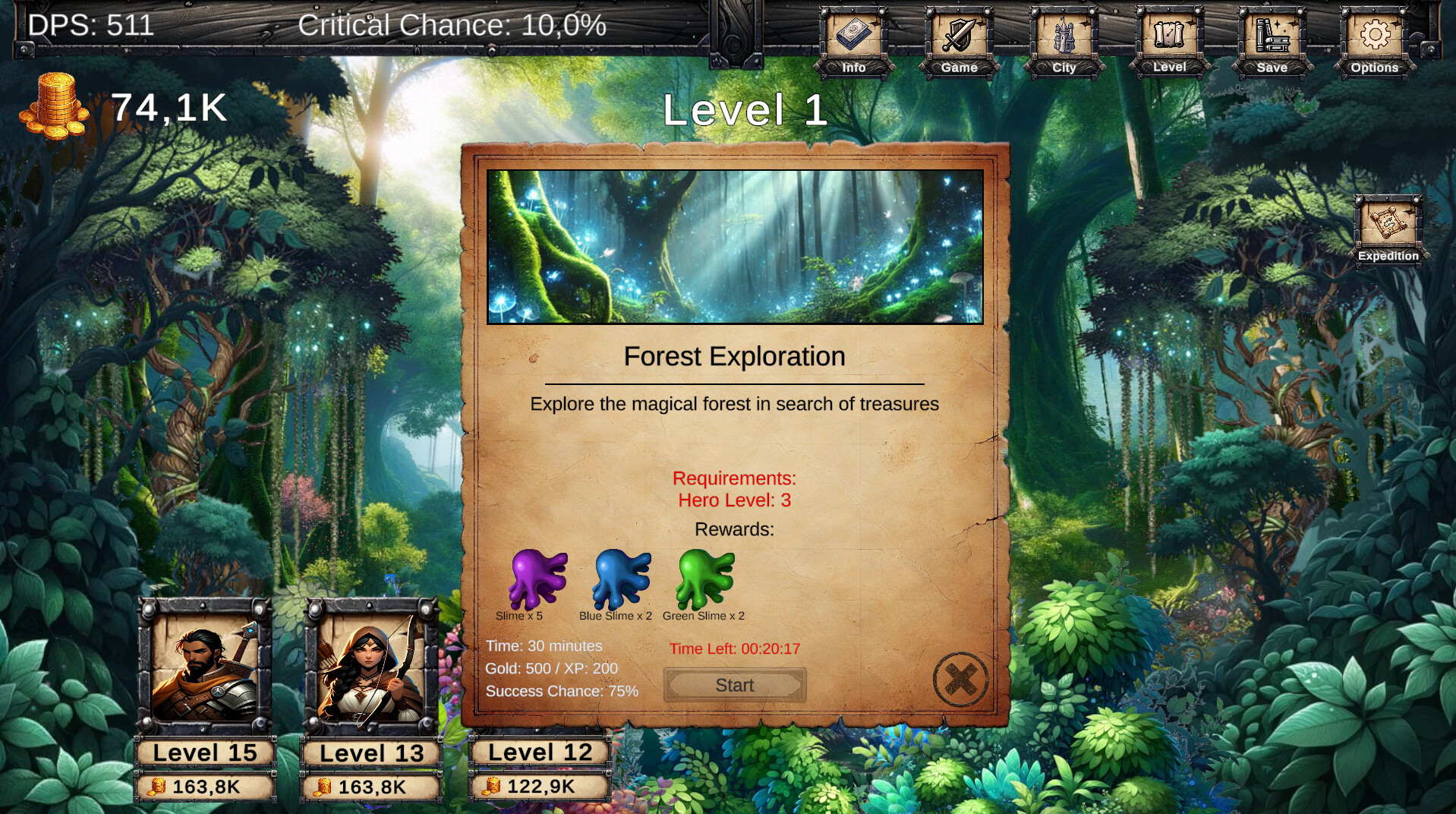
Task: Close the Forest Exploration card
Action: pyautogui.click(x=960, y=677)
